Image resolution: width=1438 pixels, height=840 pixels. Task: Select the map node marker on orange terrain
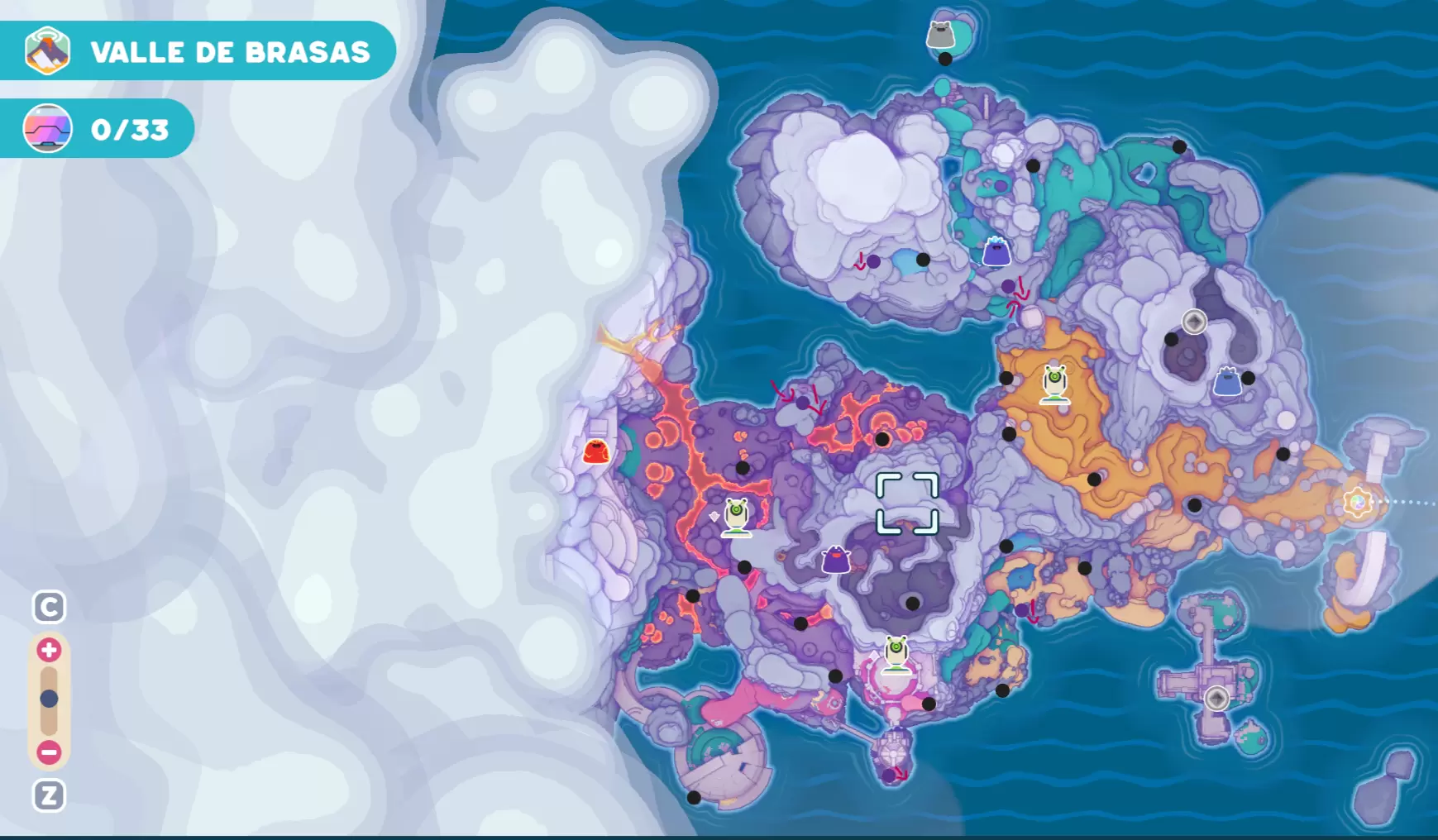1054,384
